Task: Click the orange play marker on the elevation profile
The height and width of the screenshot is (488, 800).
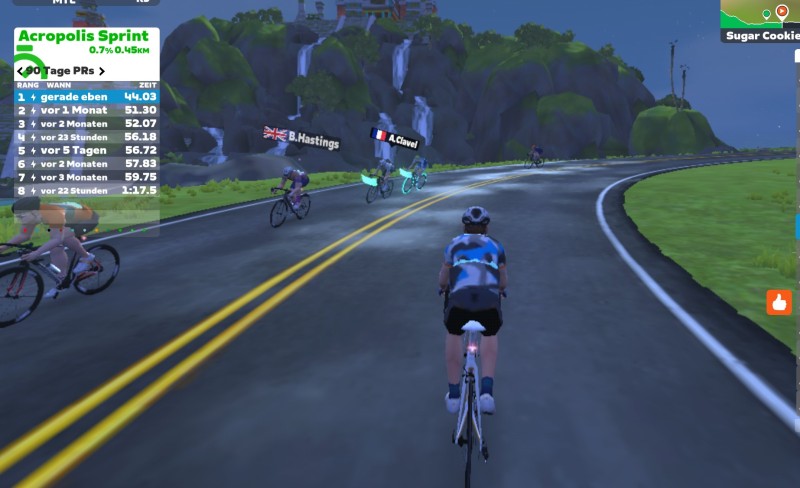Action: pyautogui.click(x=782, y=11)
